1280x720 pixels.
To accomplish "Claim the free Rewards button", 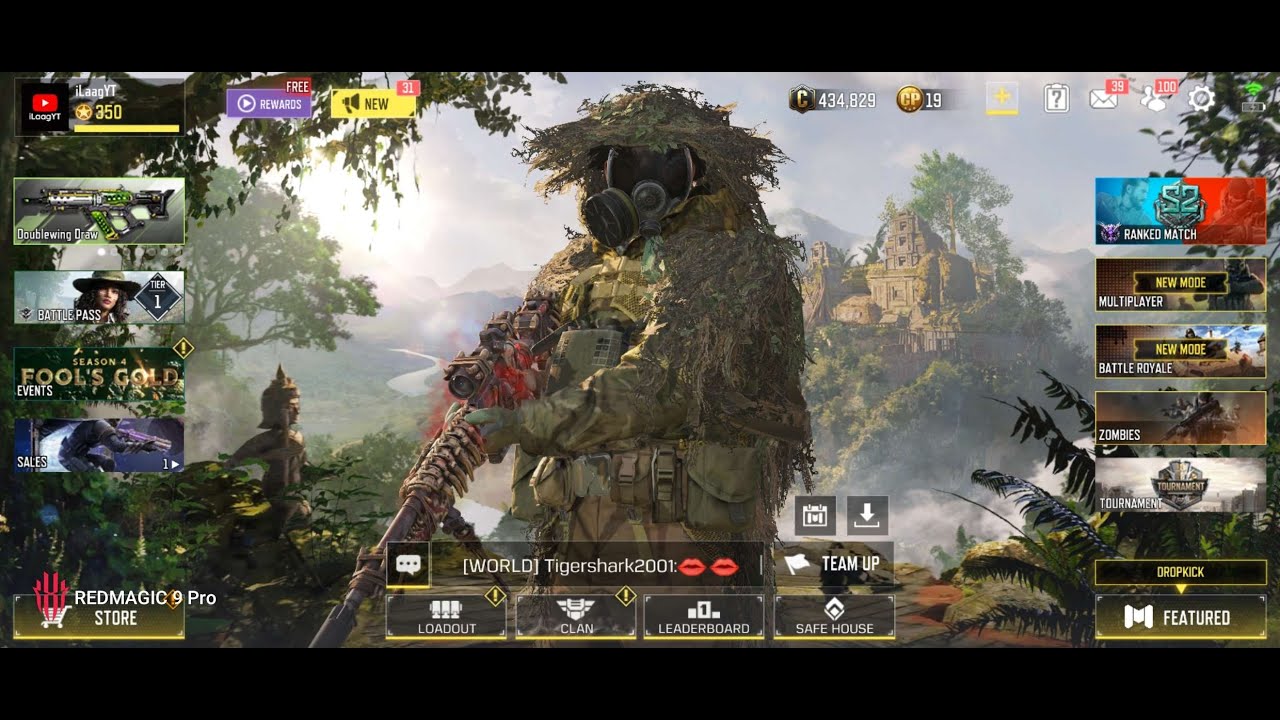I will tap(268, 104).
